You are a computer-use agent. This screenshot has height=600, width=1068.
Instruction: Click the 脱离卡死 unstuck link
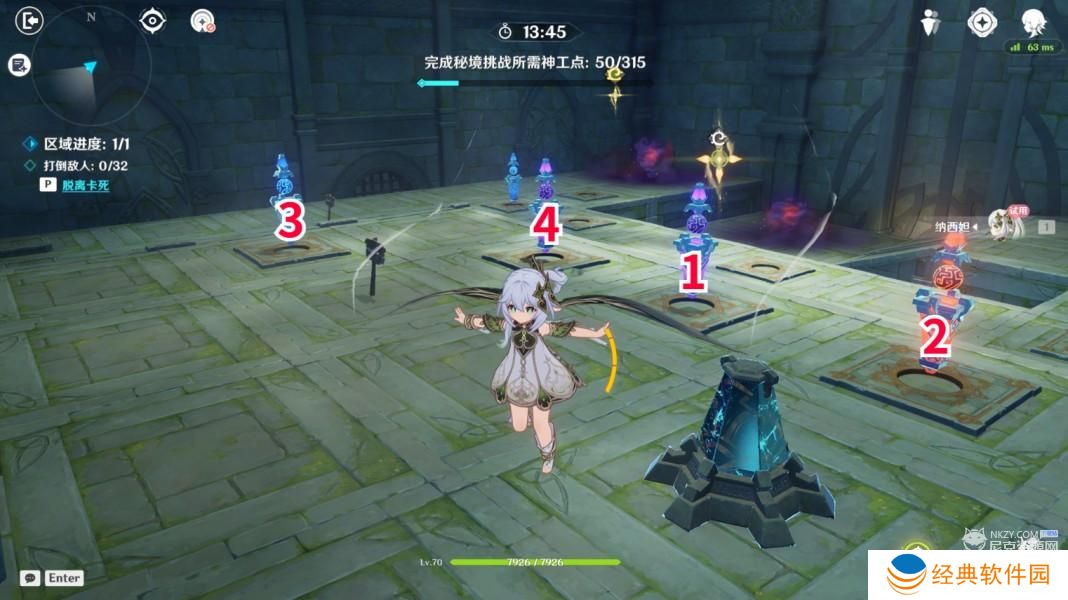[85, 185]
